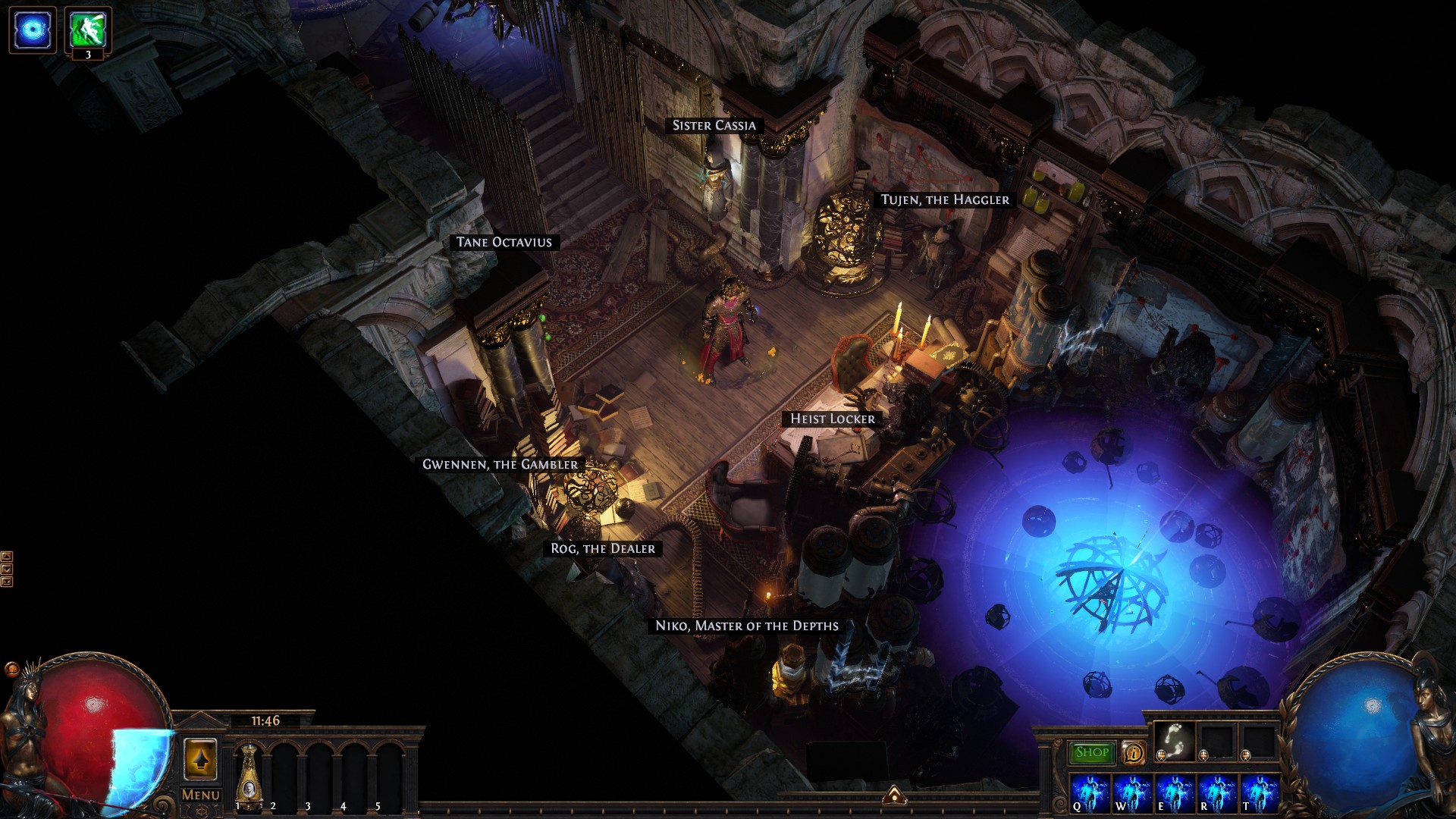Viewport: 1456px width, 819px height.
Task: Use the golden flask in slot 1
Action: 249,775
